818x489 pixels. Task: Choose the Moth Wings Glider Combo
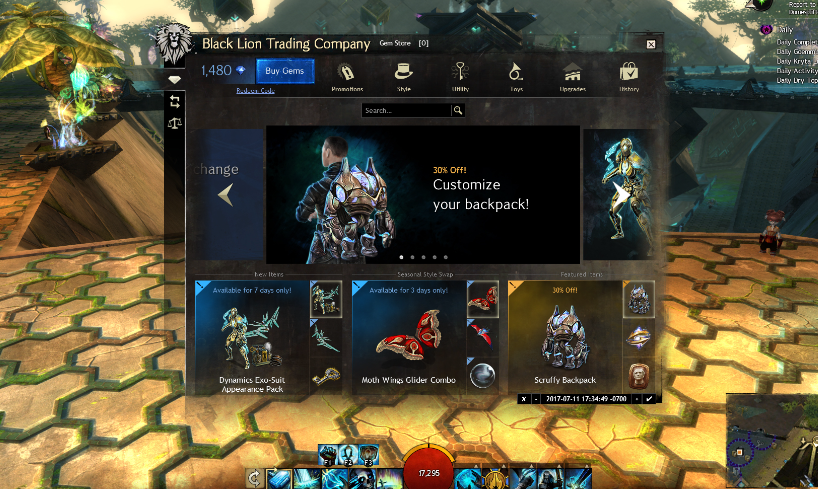point(408,337)
